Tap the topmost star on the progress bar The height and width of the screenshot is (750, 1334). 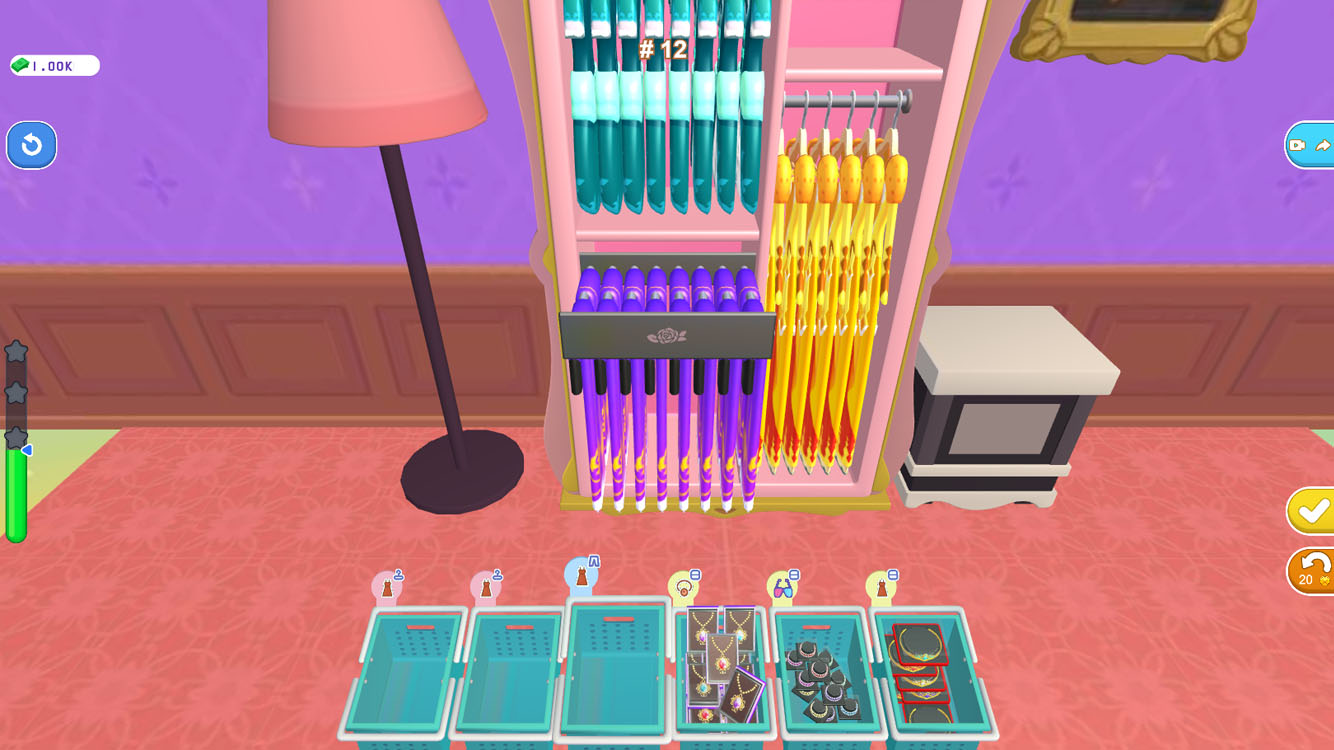(14, 352)
